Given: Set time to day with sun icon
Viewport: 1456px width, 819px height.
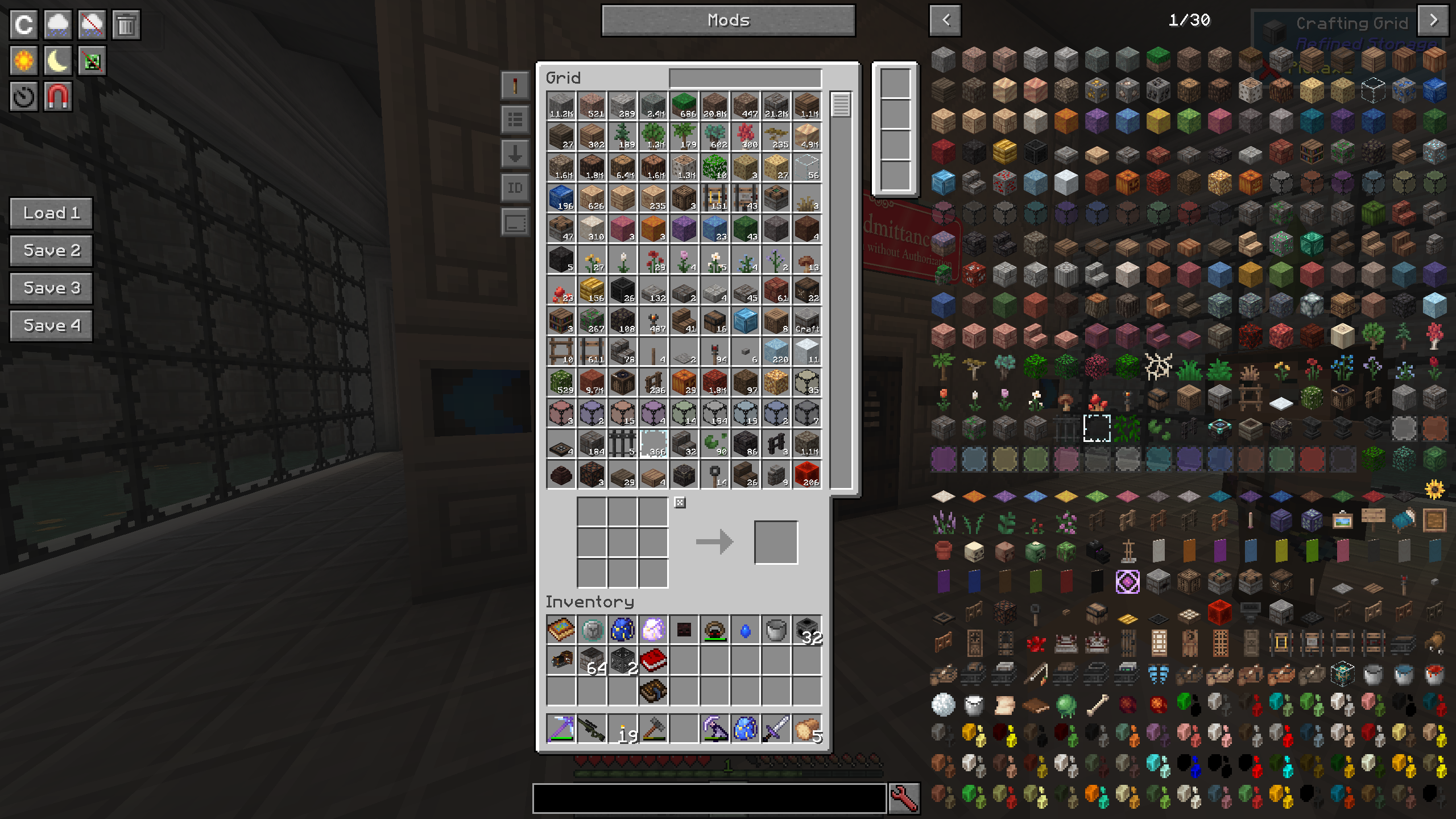Looking at the screenshot, I should tap(24, 61).
